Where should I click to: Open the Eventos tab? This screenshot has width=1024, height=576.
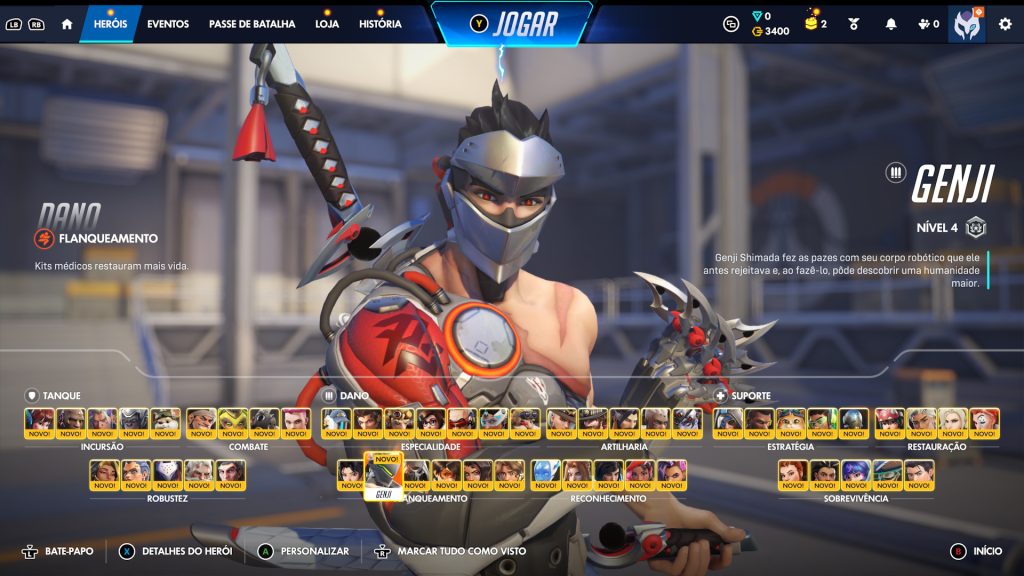point(167,24)
